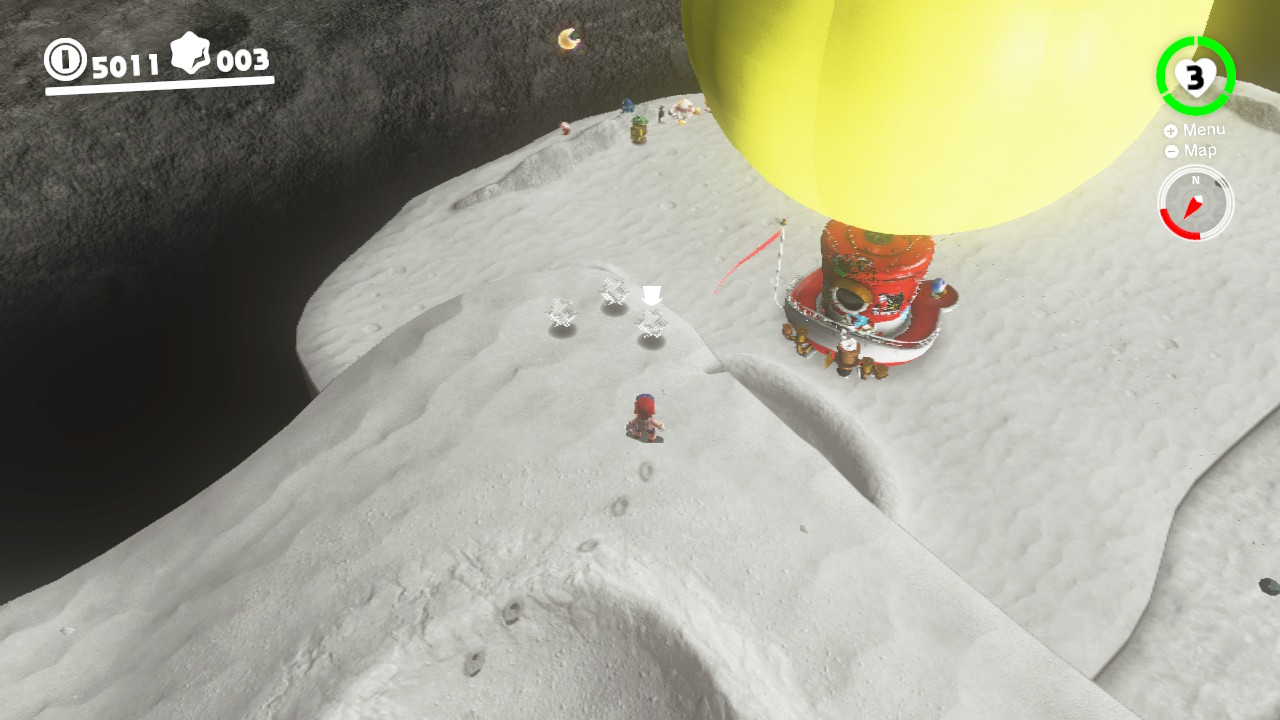Open the Map option
The height and width of the screenshot is (720, 1280).
(1199, 151)
